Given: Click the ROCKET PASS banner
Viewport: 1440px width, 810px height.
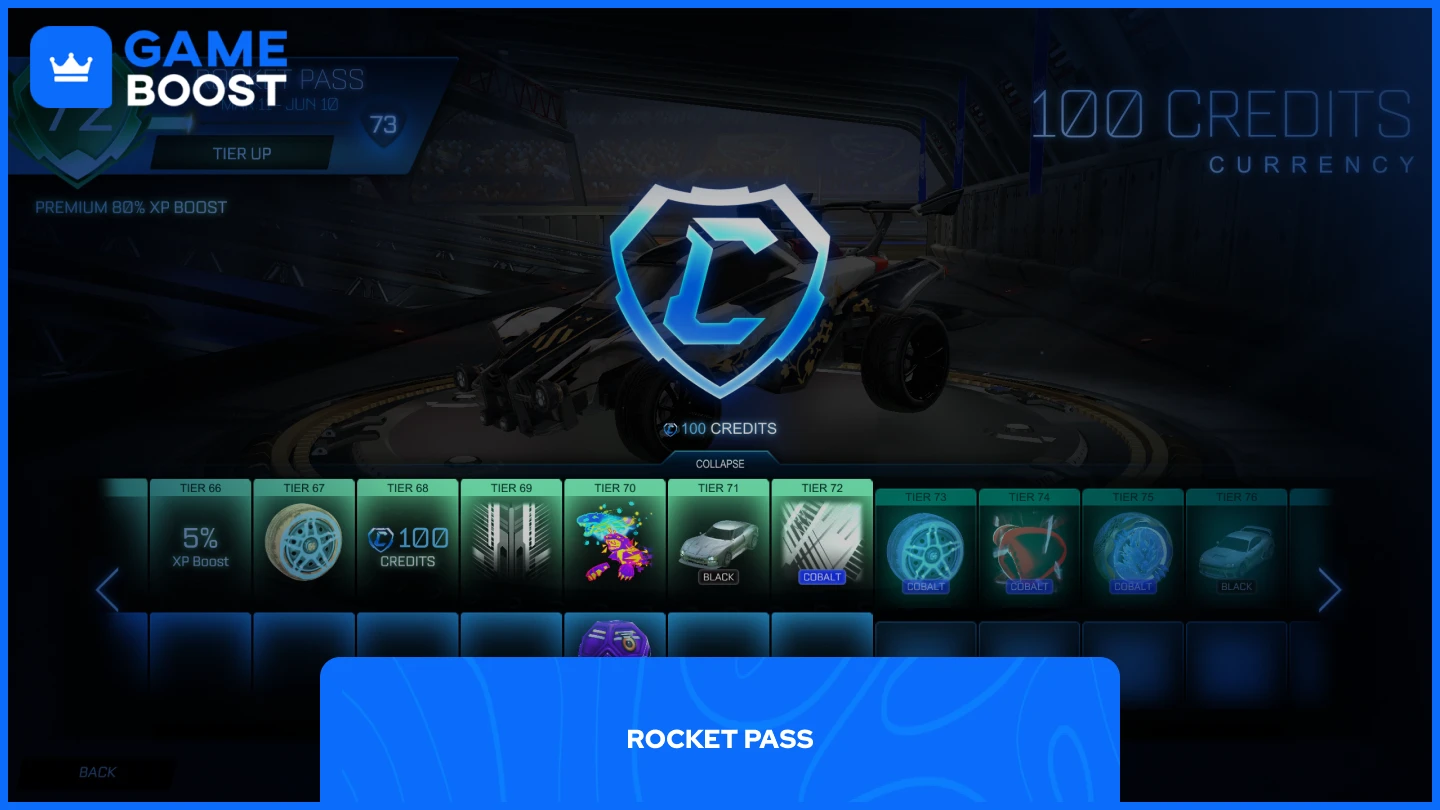Looking at the screenshot, I should (x=719, y=740).
